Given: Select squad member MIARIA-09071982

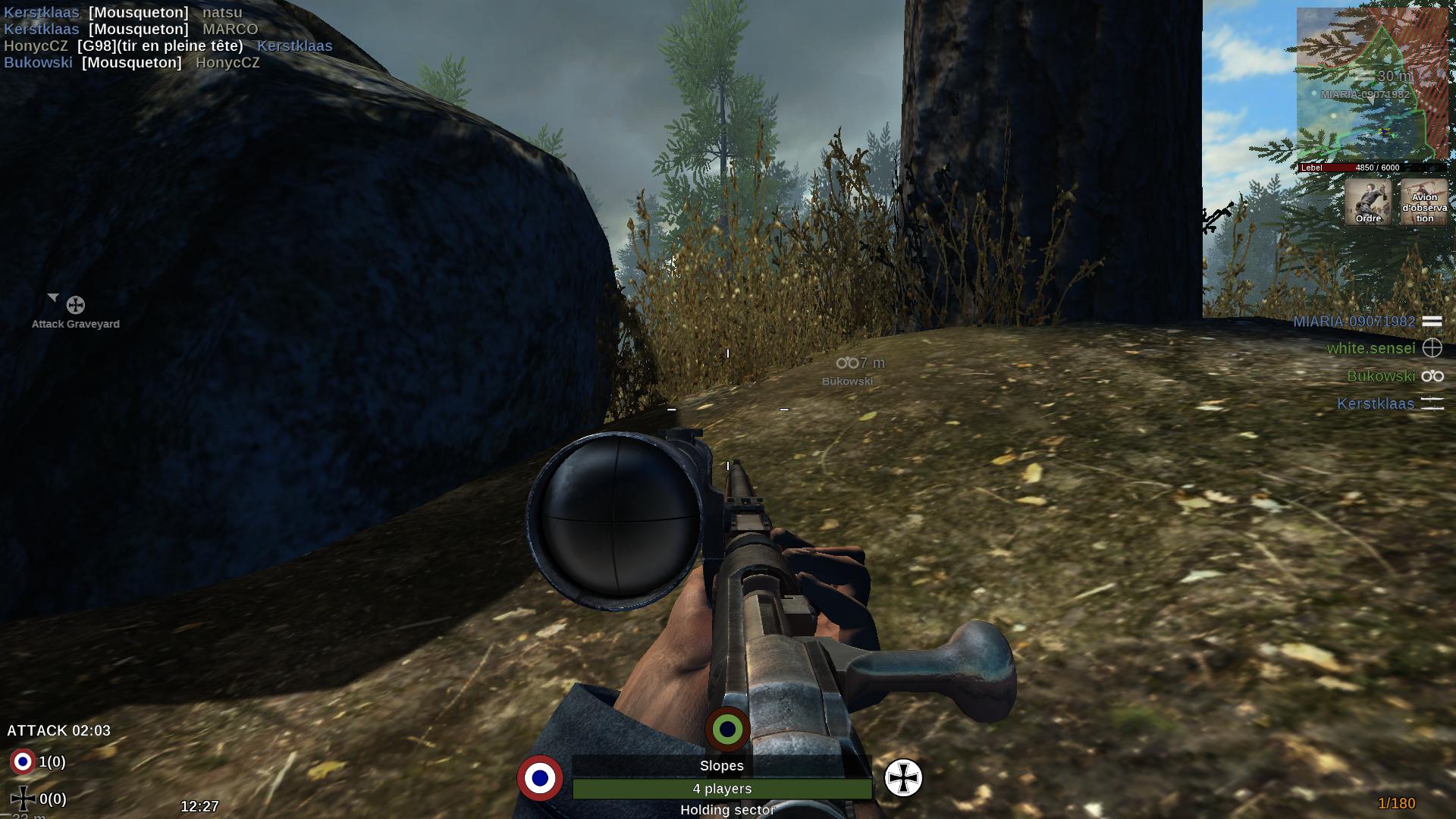Looking at the screenshot, I should coord(1354,322).
